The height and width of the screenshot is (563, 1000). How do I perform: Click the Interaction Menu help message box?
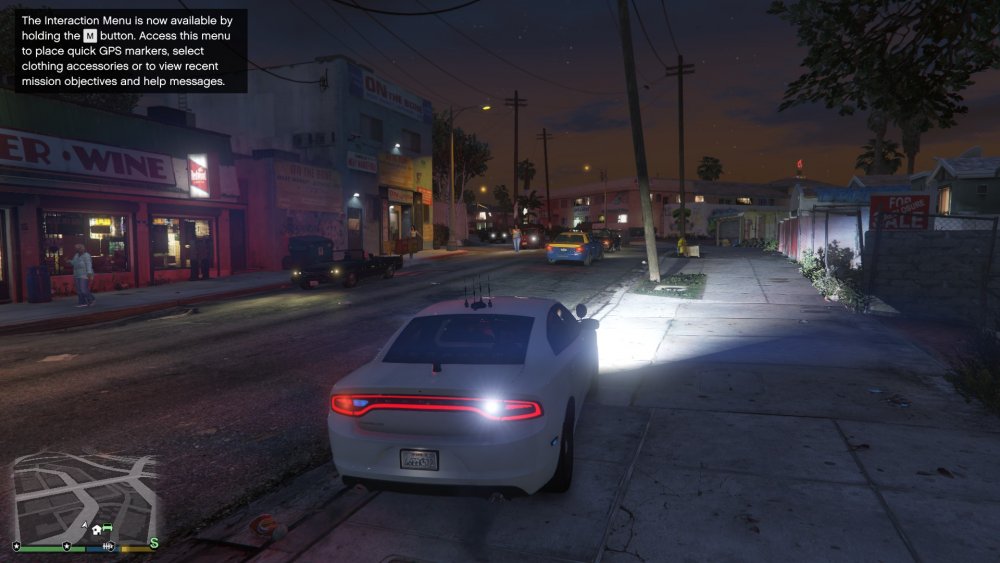[x=125, y=51]
